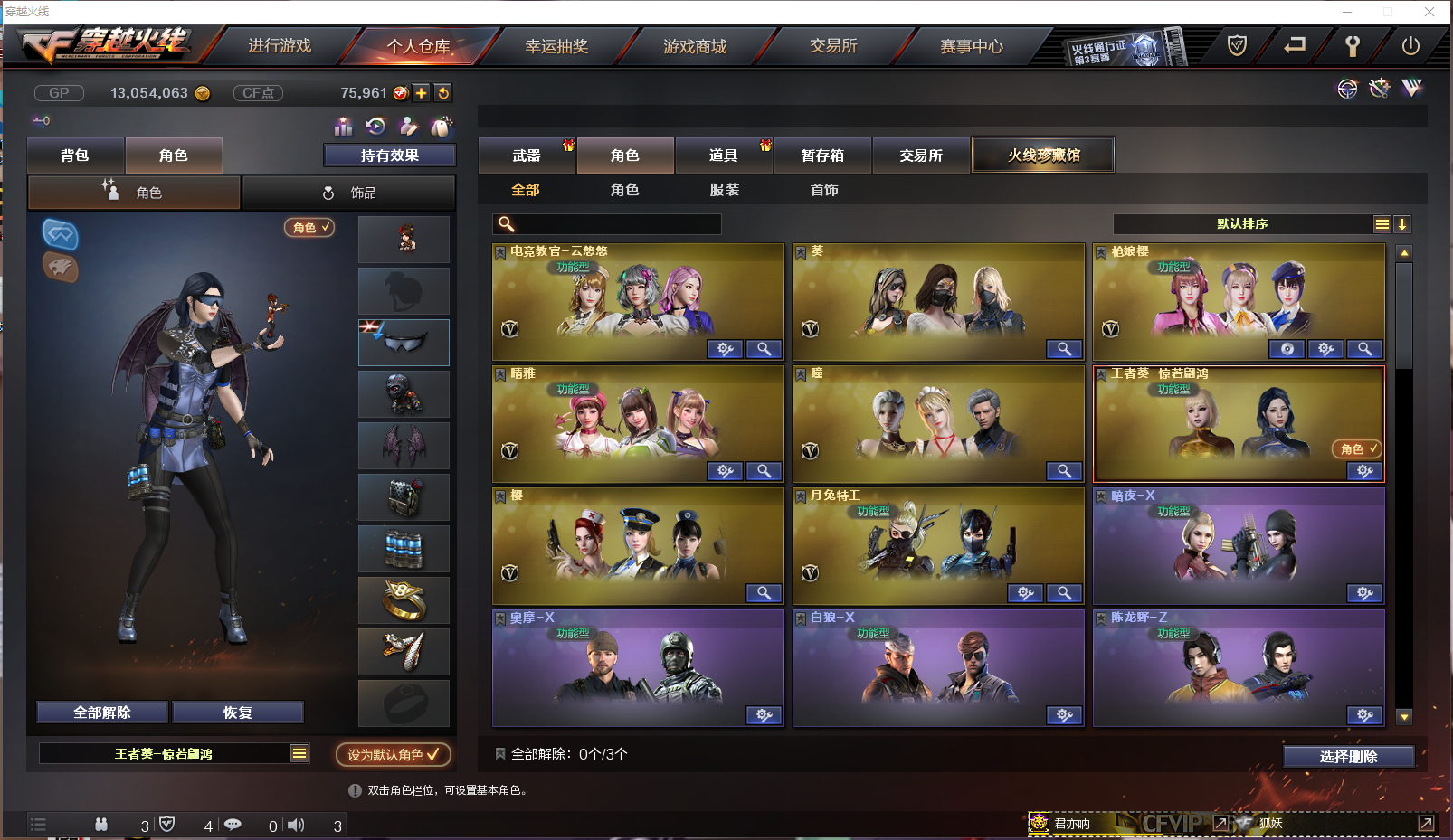The image size is (1453, 840).
Task: Open the list view options beside the sort arrow
Action: tap(1382, 224)
